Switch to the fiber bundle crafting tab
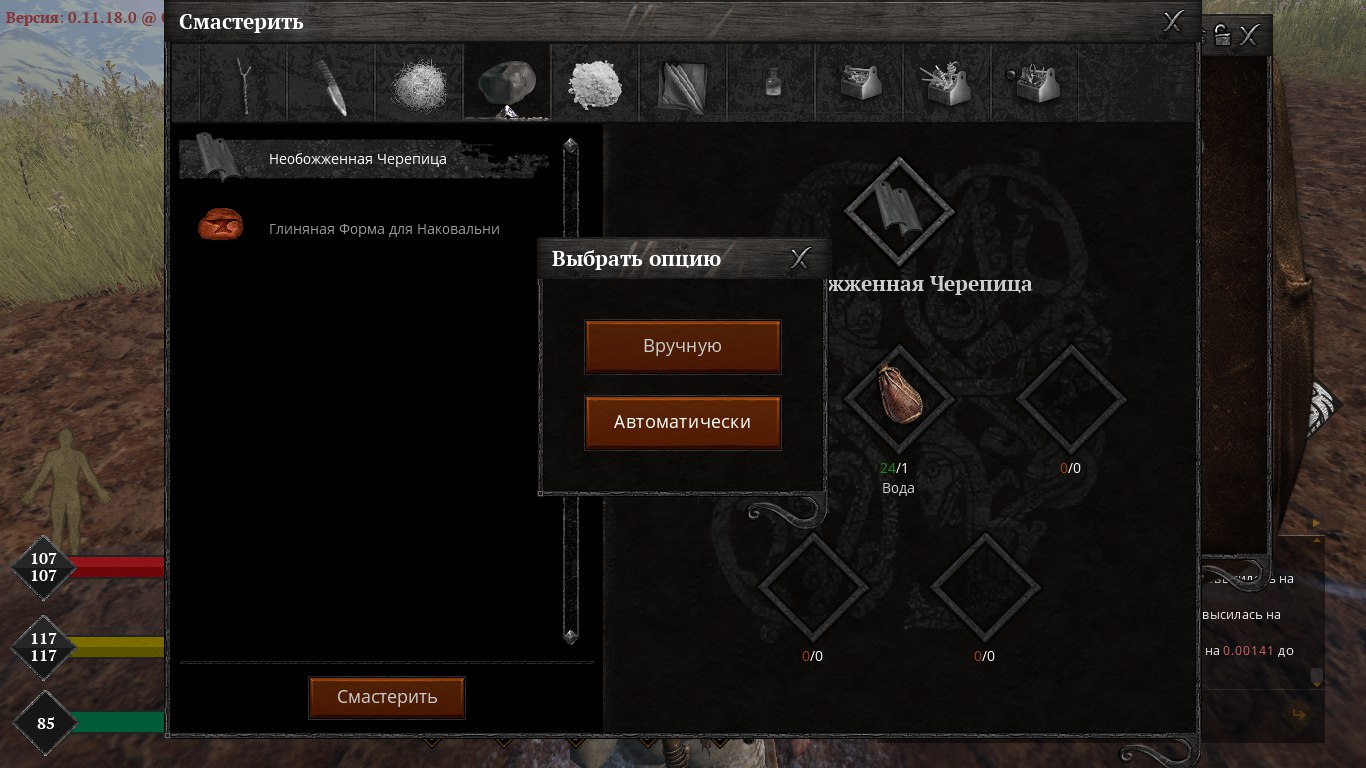Viewport: 1366px width, 768px height. (420, 84)
